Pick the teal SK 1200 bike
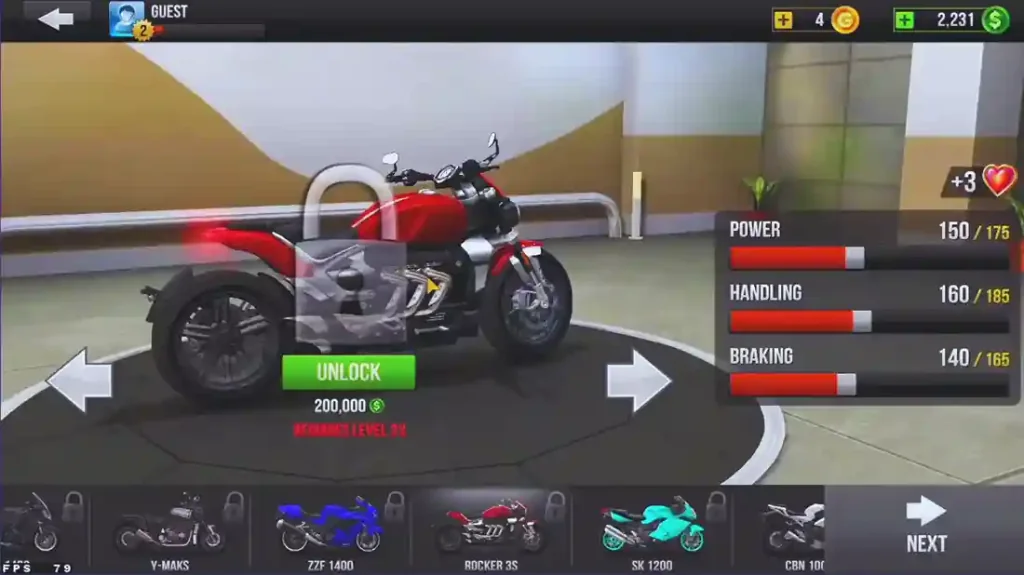1024x575 pixels. (x=652, y=526)
